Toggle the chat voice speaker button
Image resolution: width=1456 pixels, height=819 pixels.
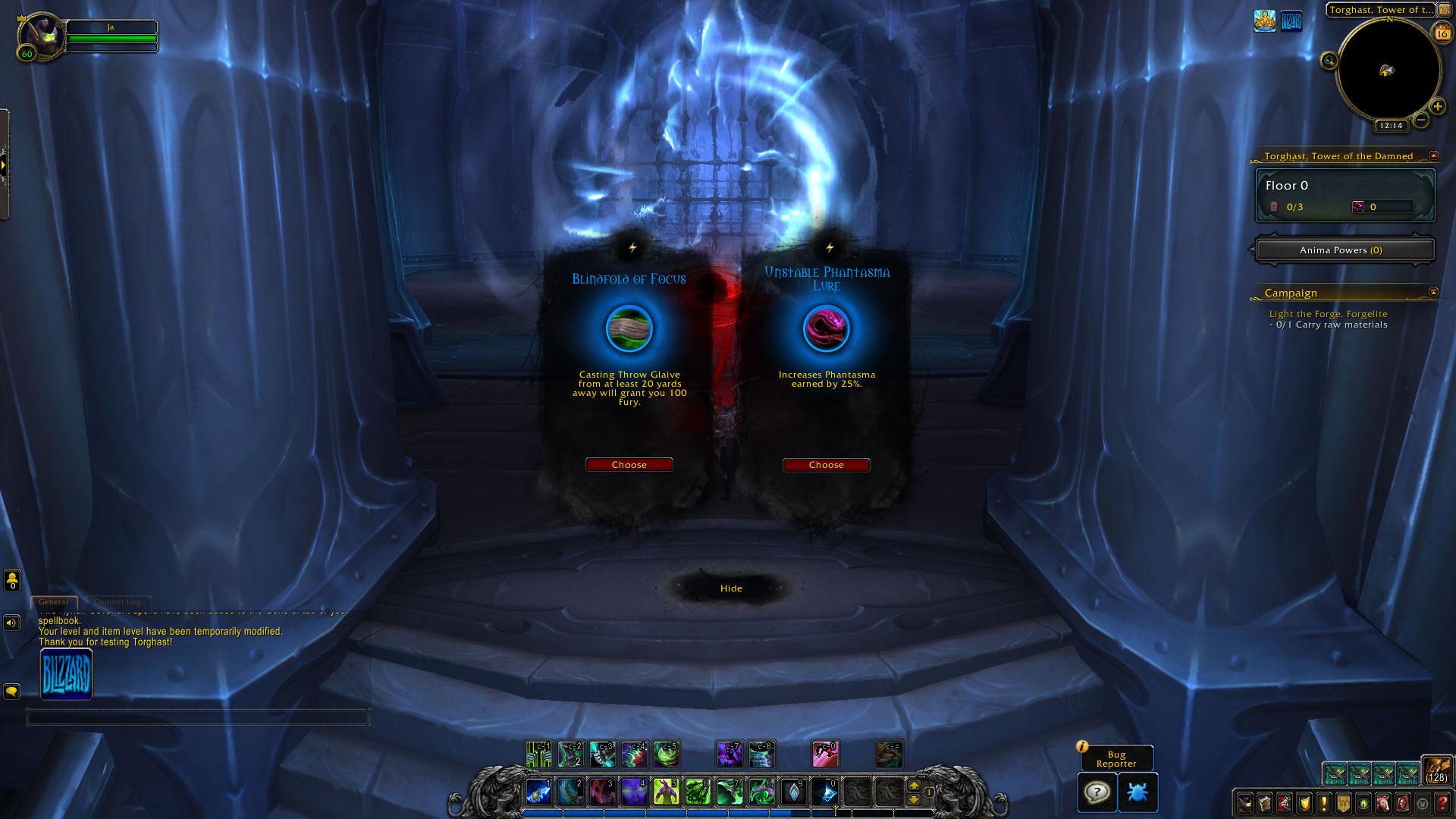point(12,623)
